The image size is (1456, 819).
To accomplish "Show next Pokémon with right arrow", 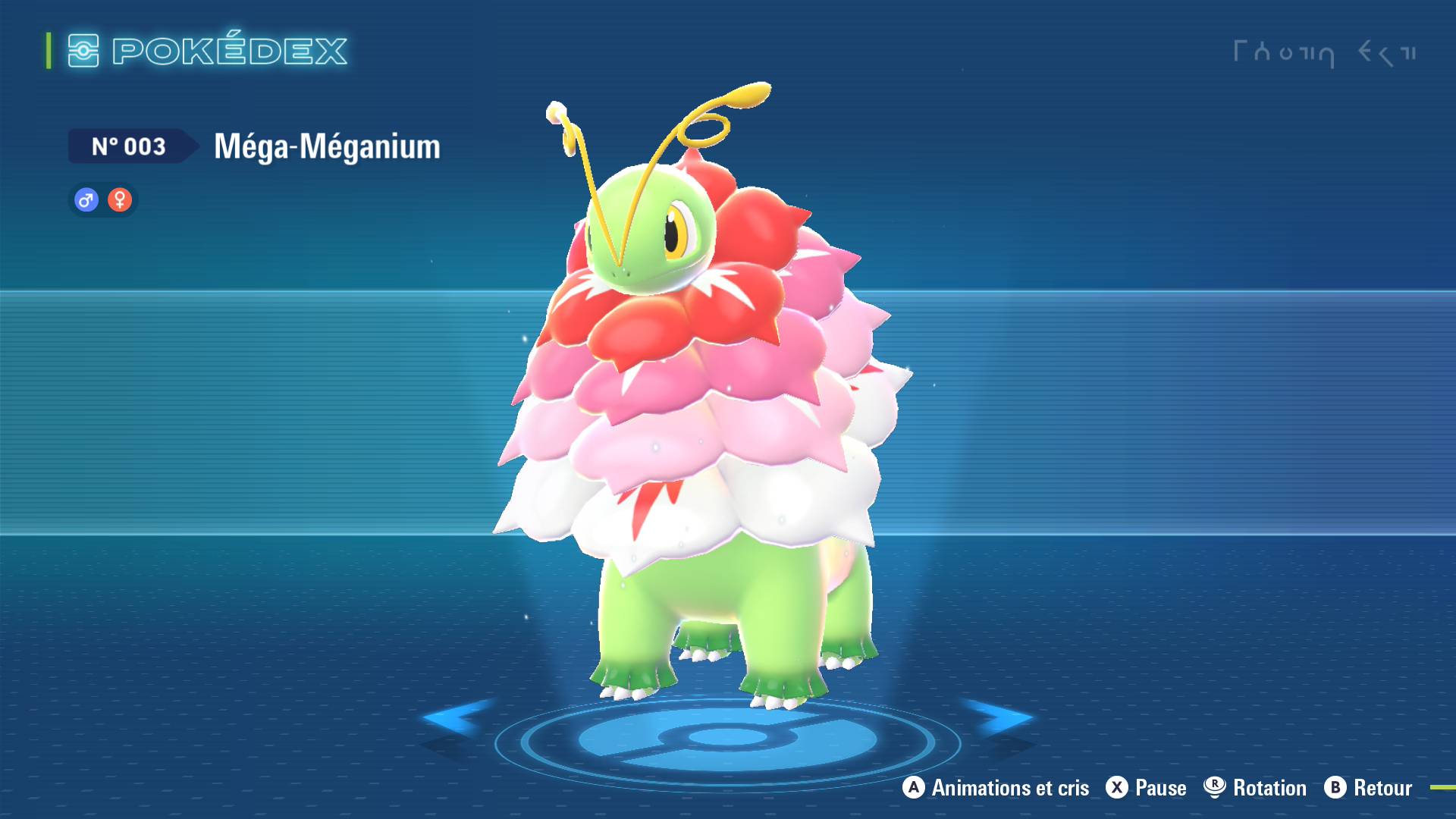I will tap(999, 717).
